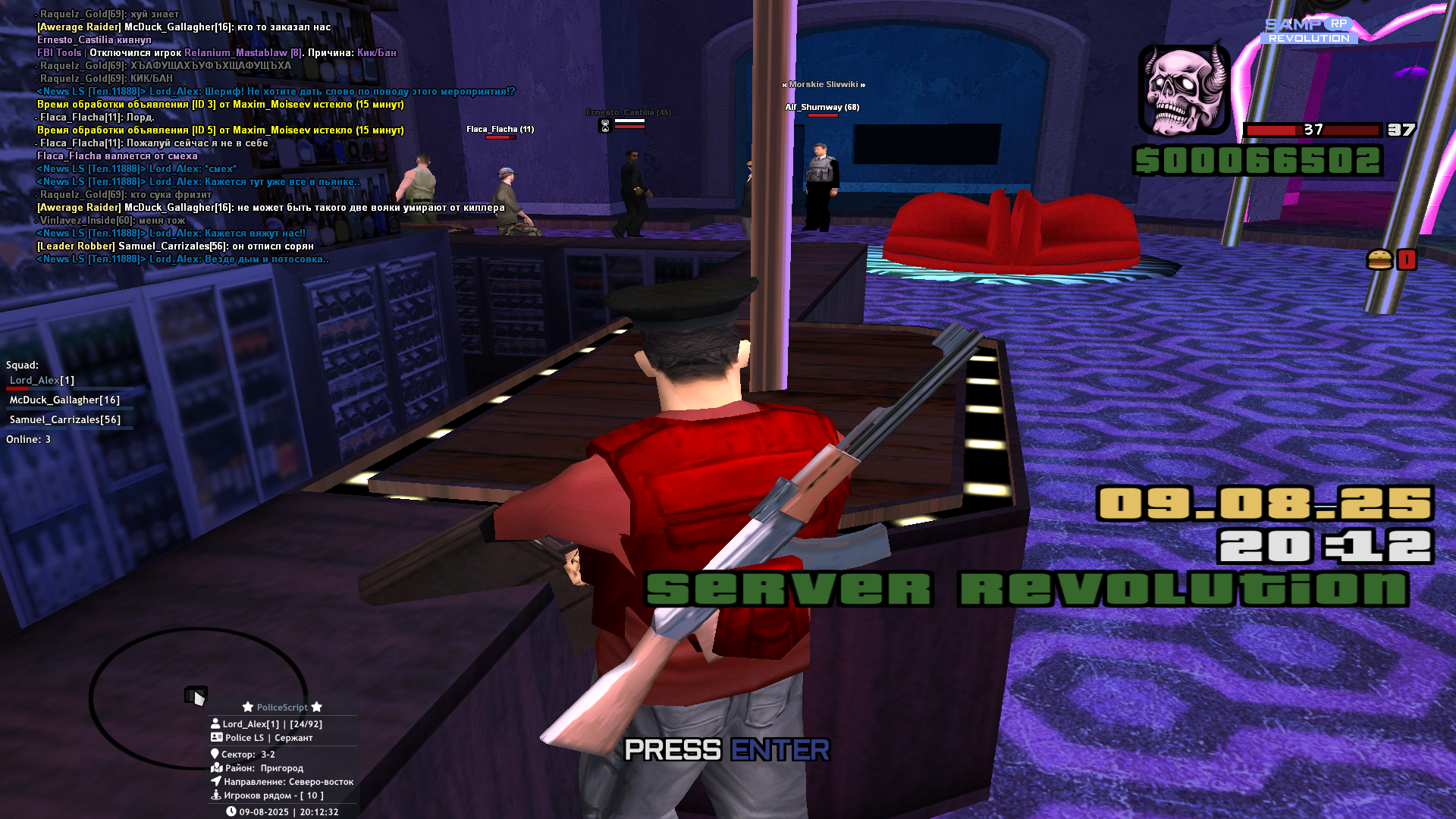Click the burger hunger icon
This screenshot has width=1456, height=819.
point(1379,260)
